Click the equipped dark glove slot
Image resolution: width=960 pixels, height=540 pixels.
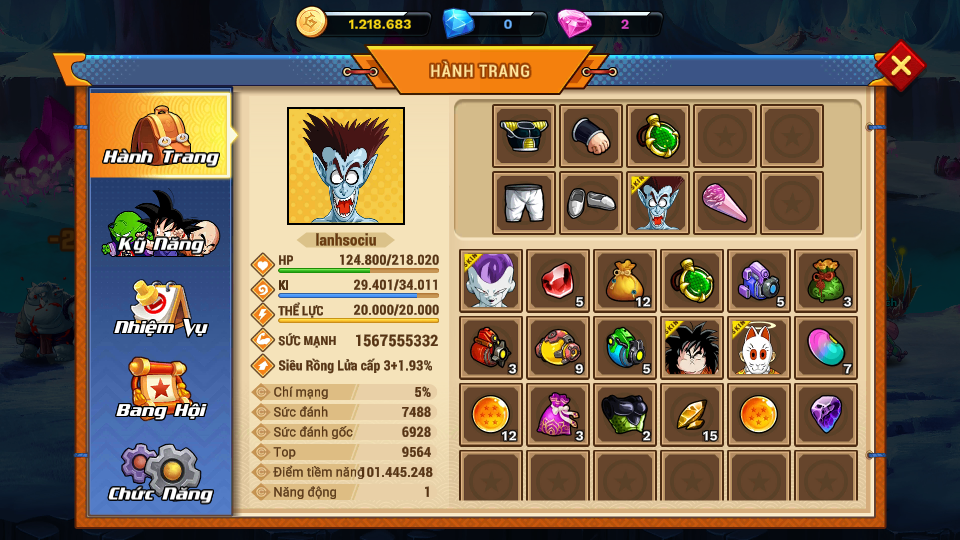coord(591,136)
